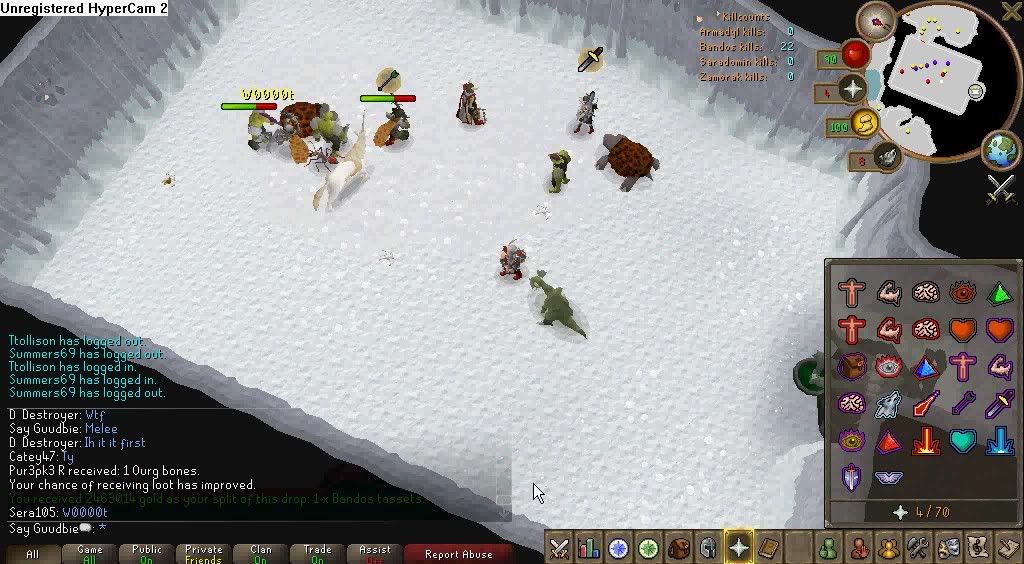1024x564 pixels.
Task: Show the skills stats bar-chart tab
Action: [x=589, y=548]
